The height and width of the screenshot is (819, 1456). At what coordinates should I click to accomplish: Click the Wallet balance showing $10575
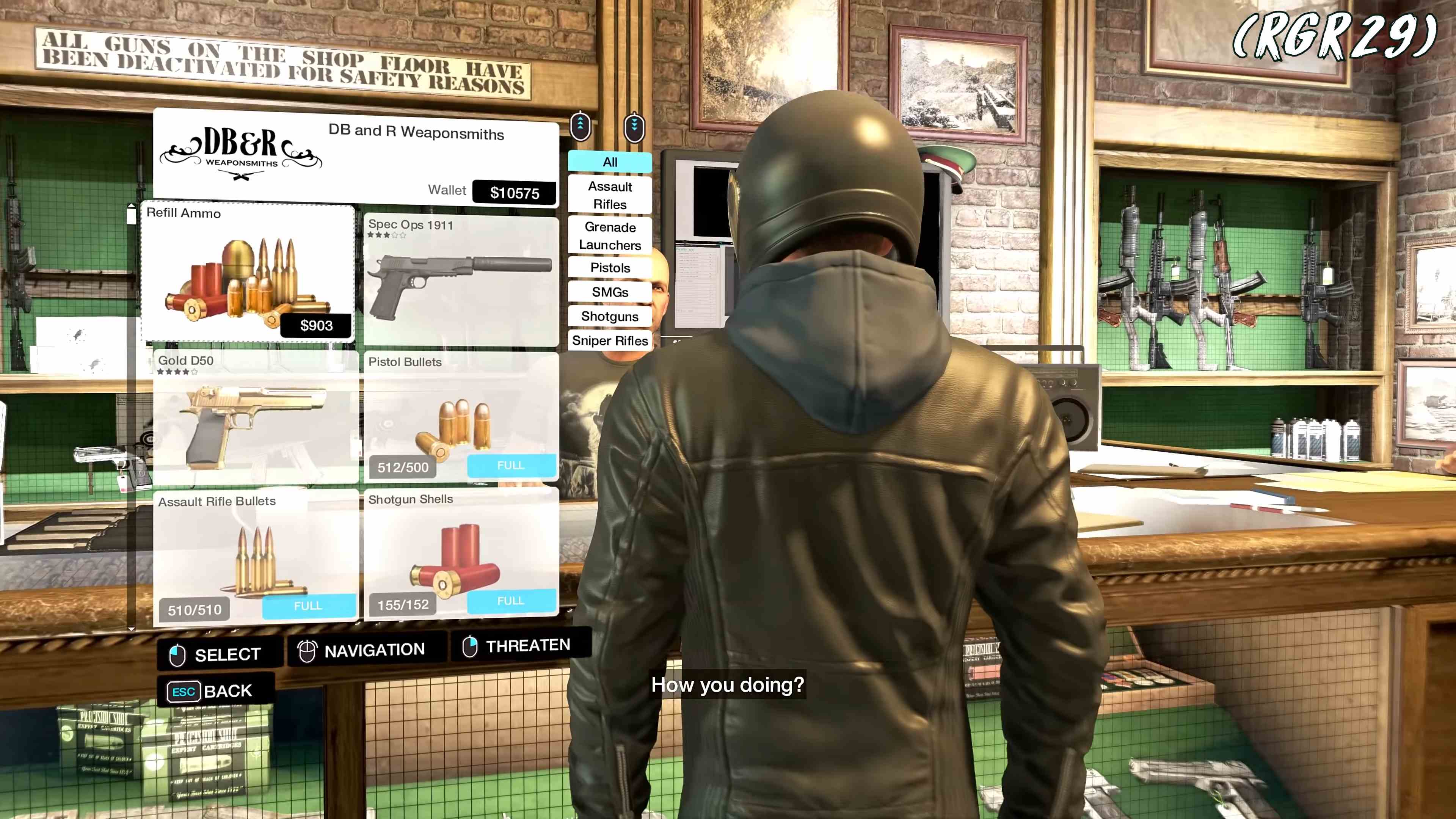(x=514, y=193)
